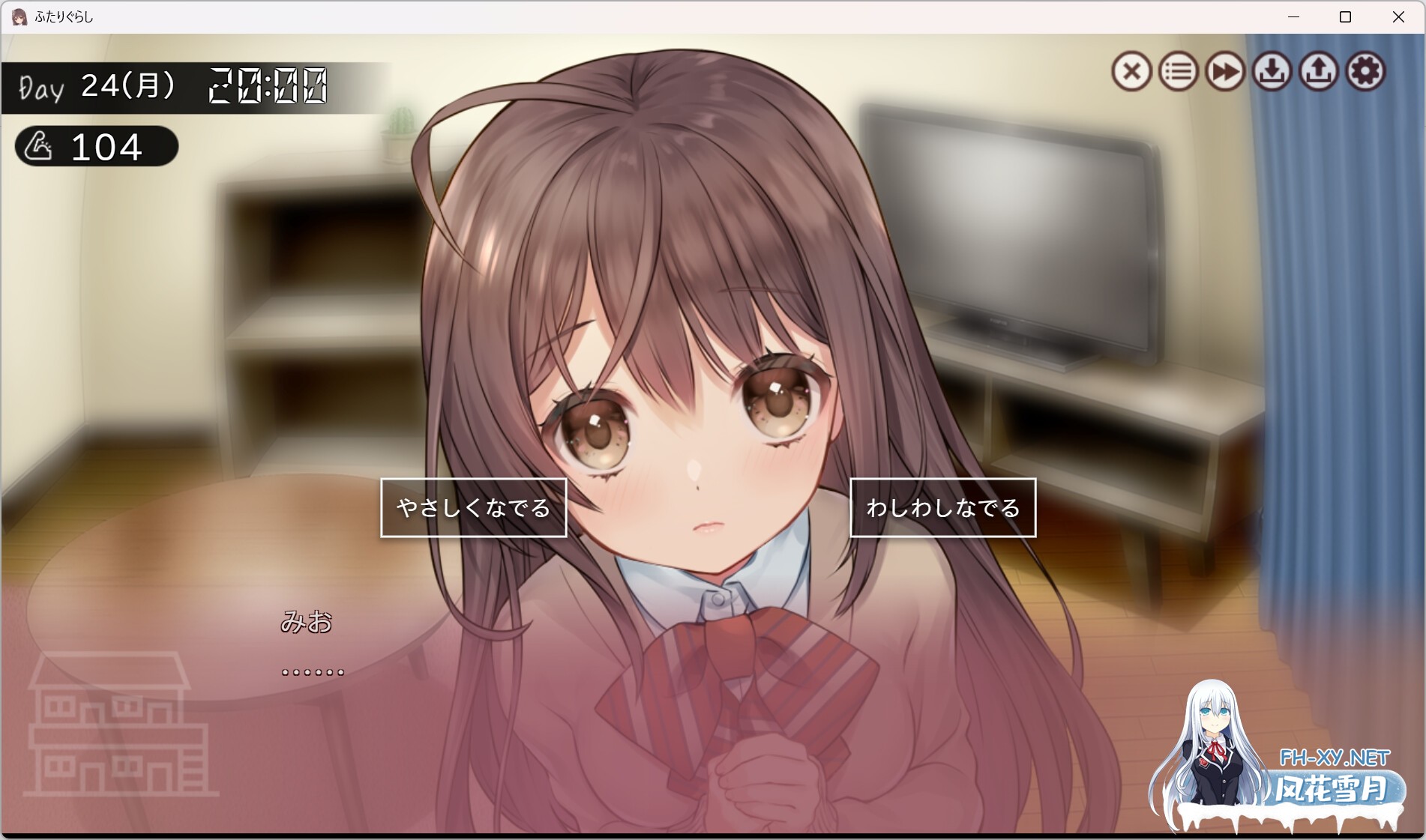The height and width of the screenshot is (840, 1426).
Task: Choose the やさしくなでる option
Action: pos(473,507)
